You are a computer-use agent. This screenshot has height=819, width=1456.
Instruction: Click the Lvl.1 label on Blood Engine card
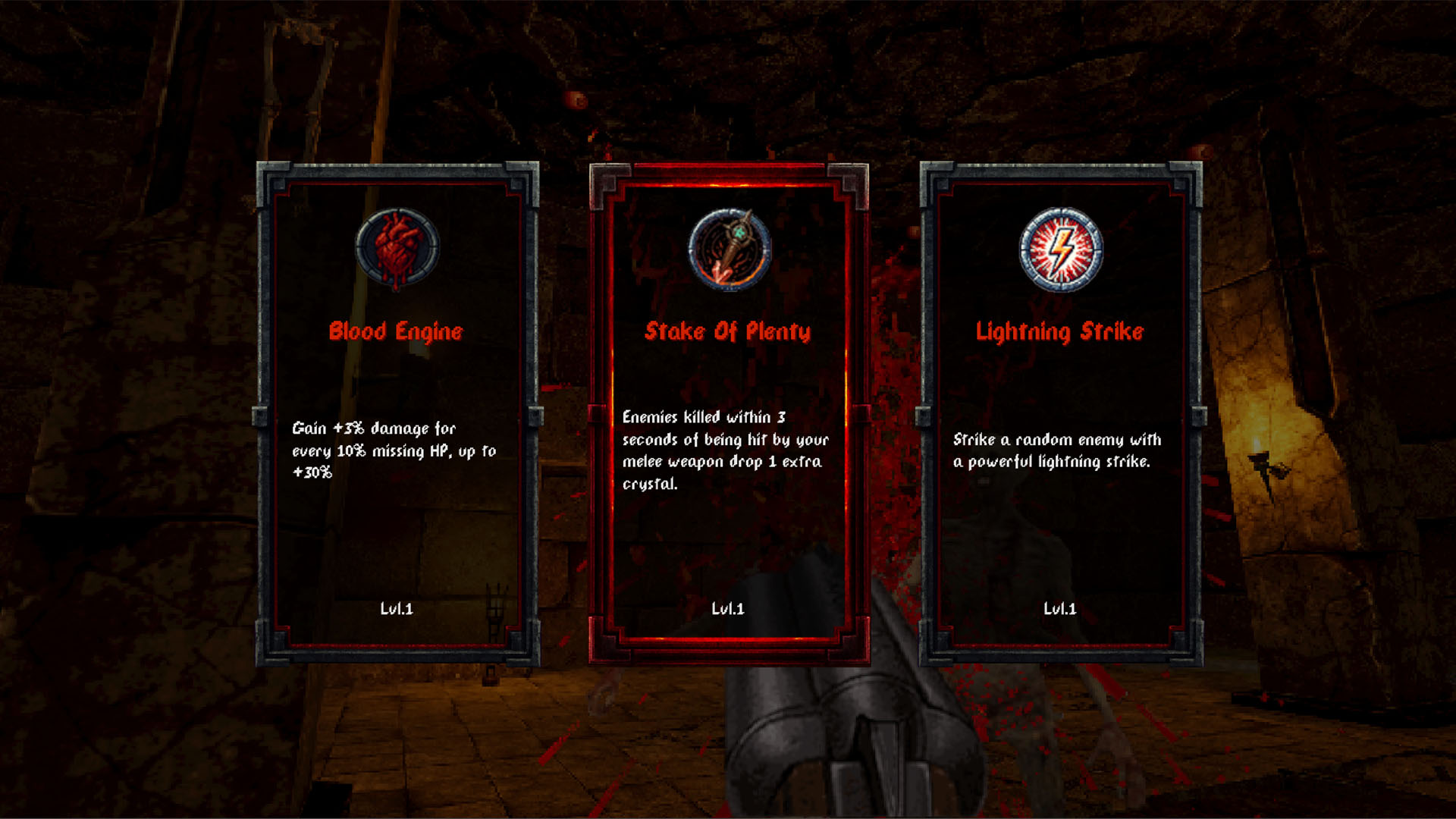click(x=397, y=607)
